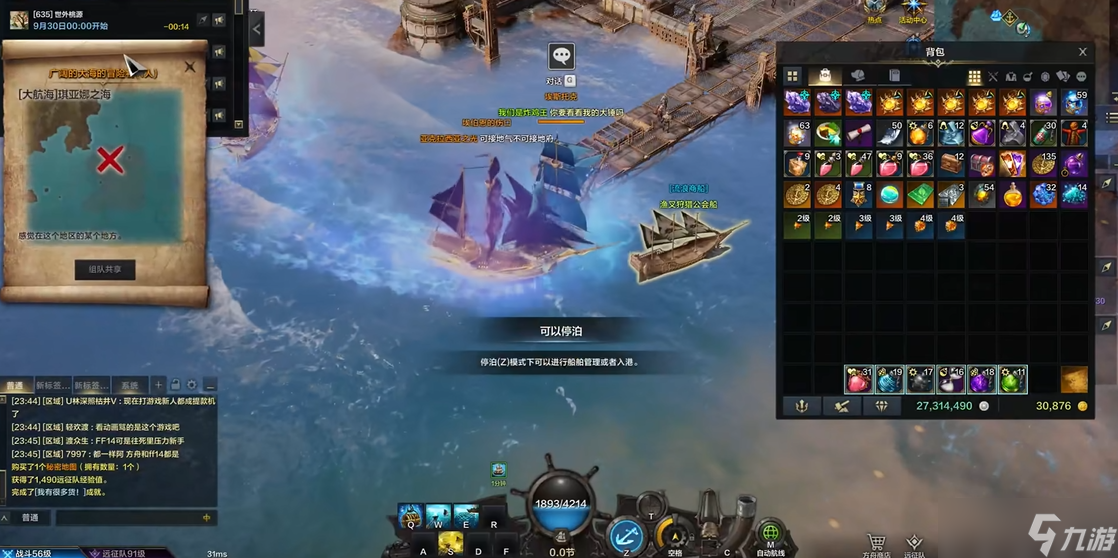Screen dimensions: 1118x558
Task: Activate the auto-route globe button
Action: point(770,532)
